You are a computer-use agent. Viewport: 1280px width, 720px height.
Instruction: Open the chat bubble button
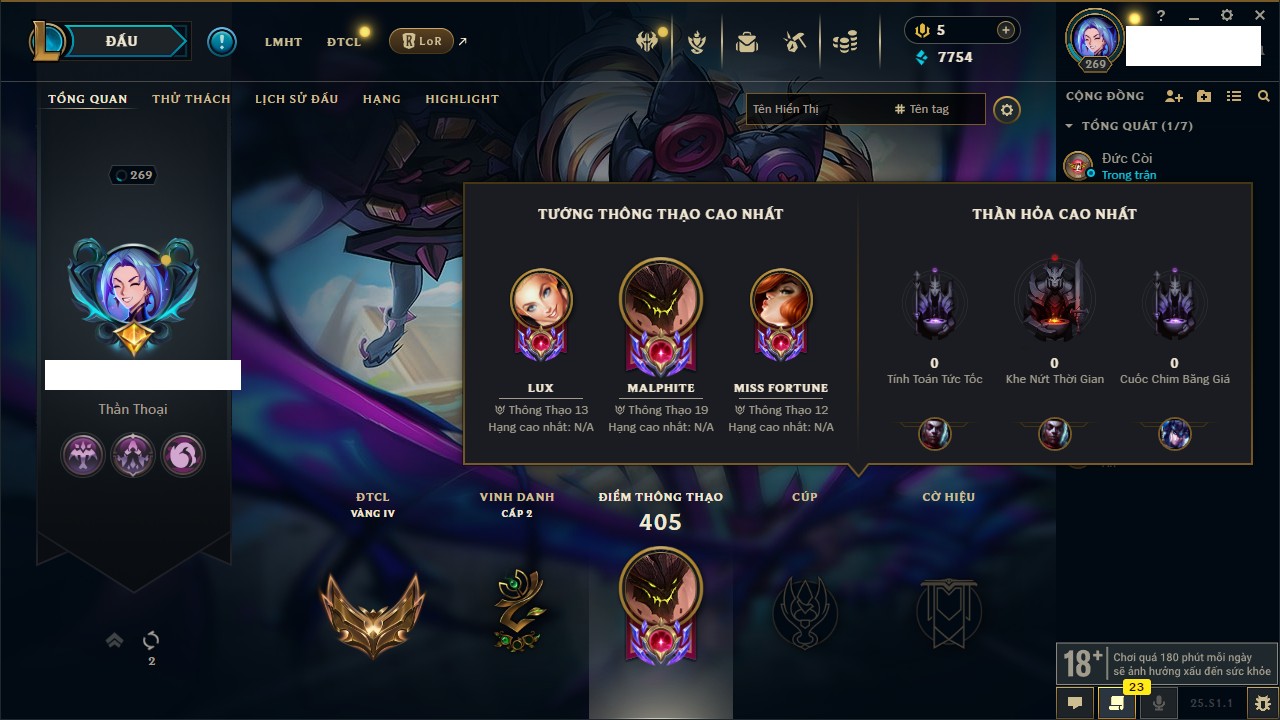1075,702
